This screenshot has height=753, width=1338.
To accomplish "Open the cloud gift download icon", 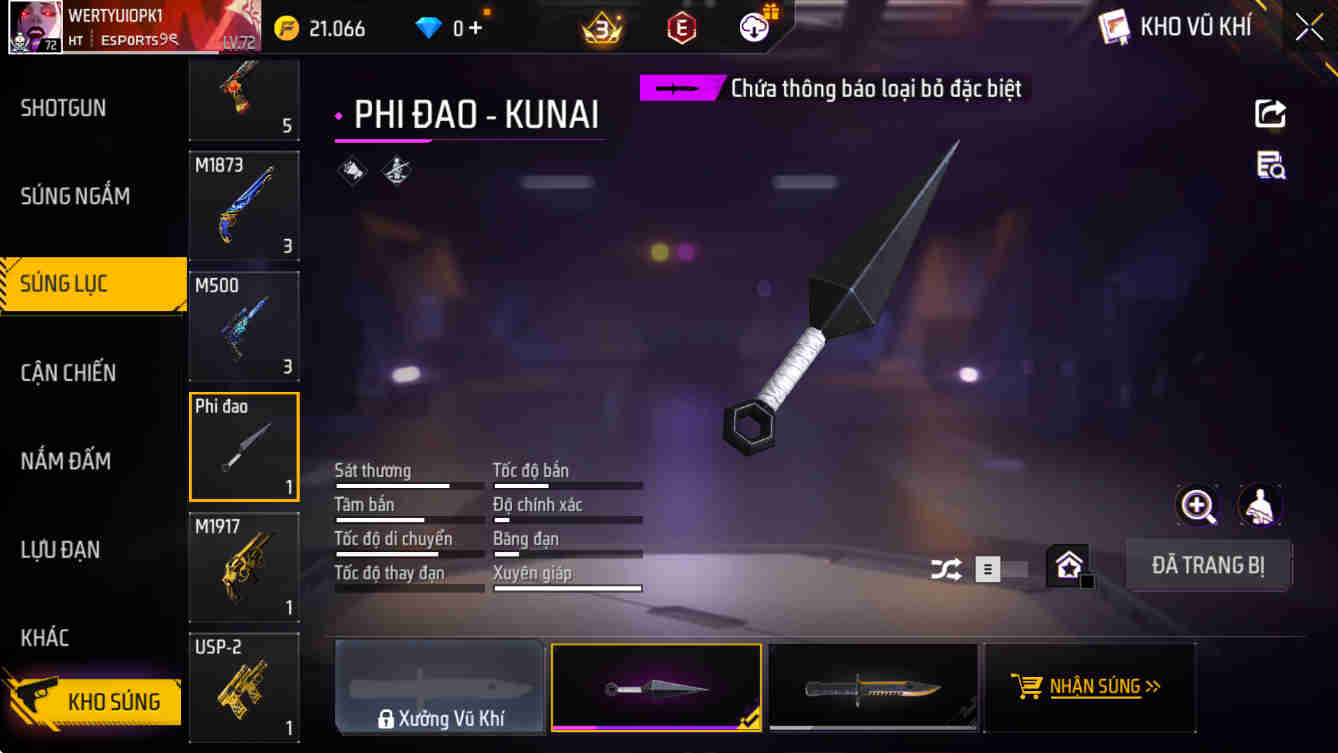I will pyautogui.click(x=753, y=27).
